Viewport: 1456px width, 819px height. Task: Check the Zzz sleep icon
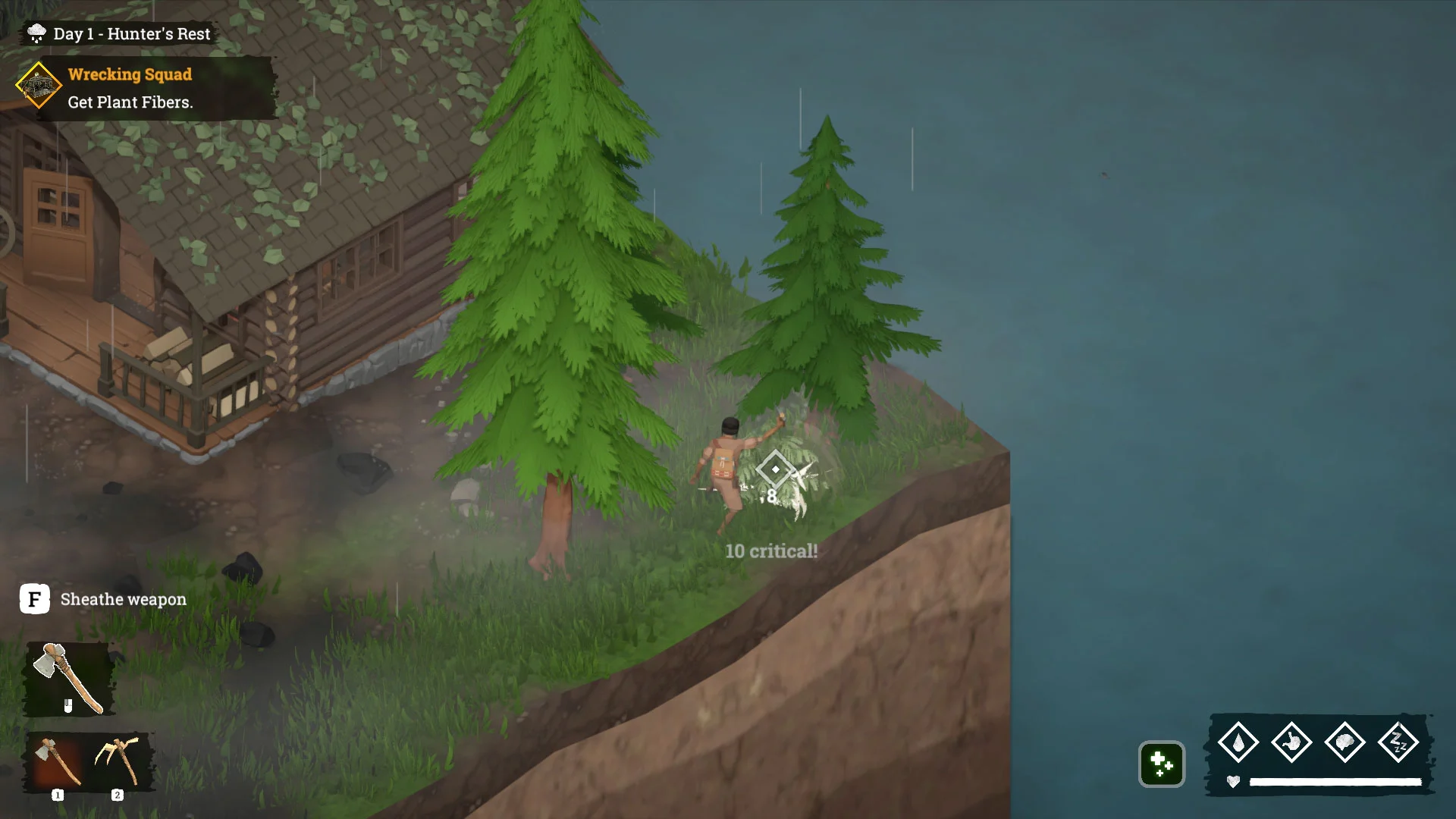1398,742
